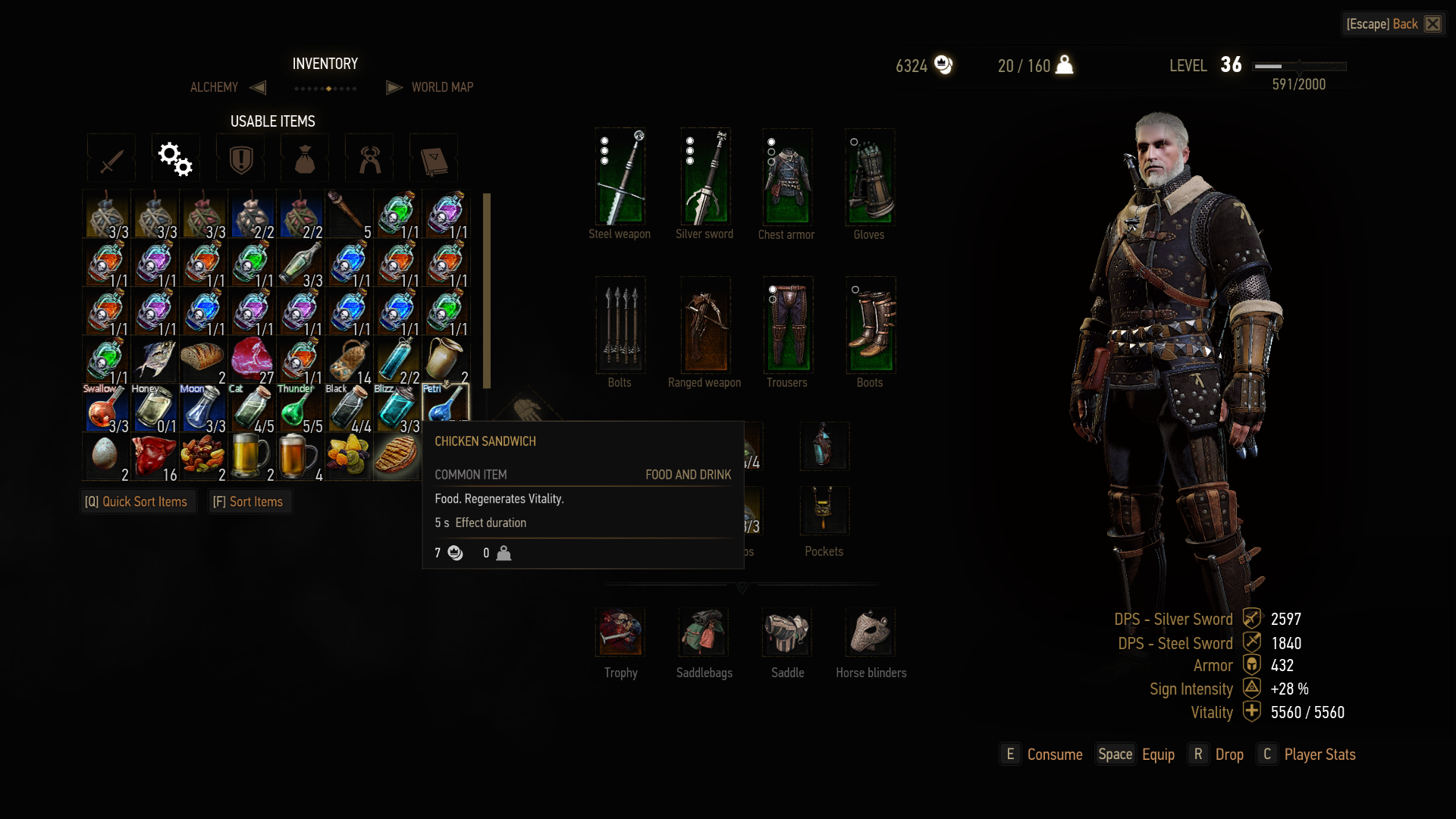Open the shield quest items tab
The image size is (1456, 819).
coord(240,159)
